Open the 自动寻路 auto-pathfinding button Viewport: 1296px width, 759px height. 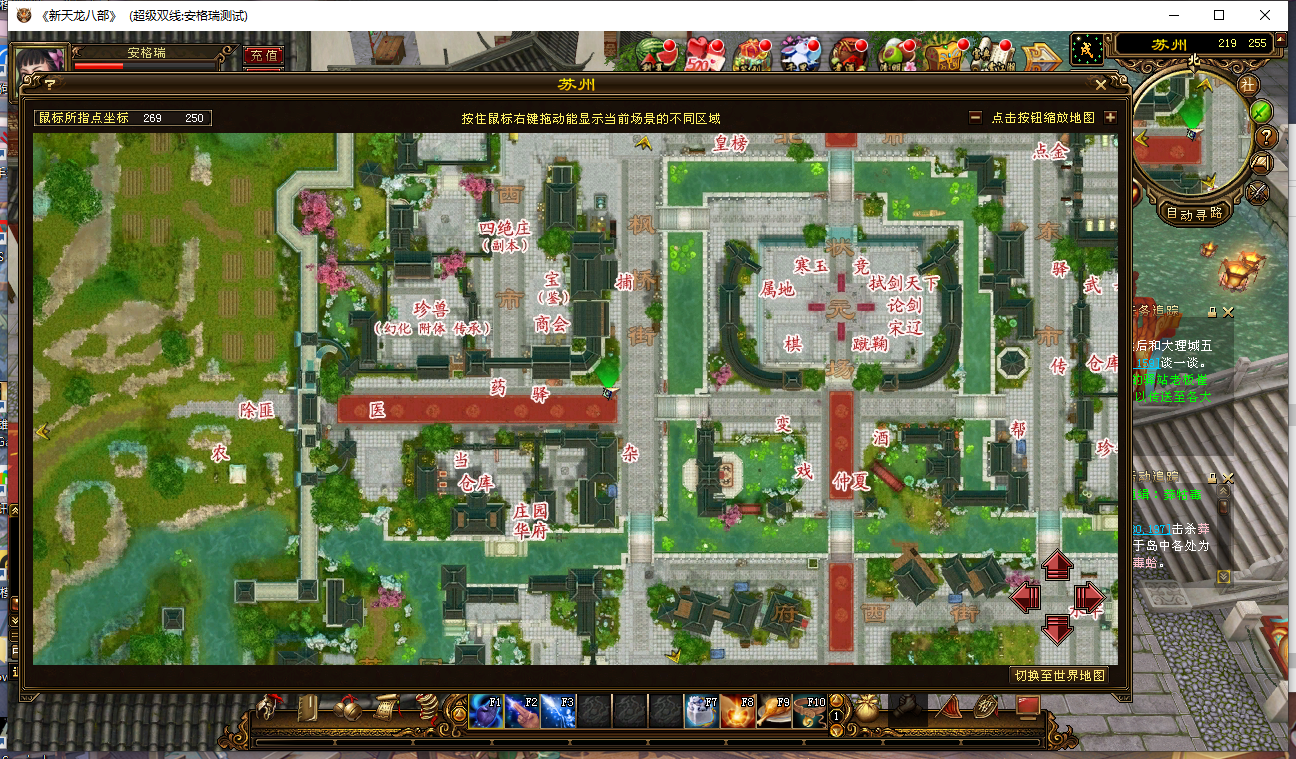(1194, 212)
